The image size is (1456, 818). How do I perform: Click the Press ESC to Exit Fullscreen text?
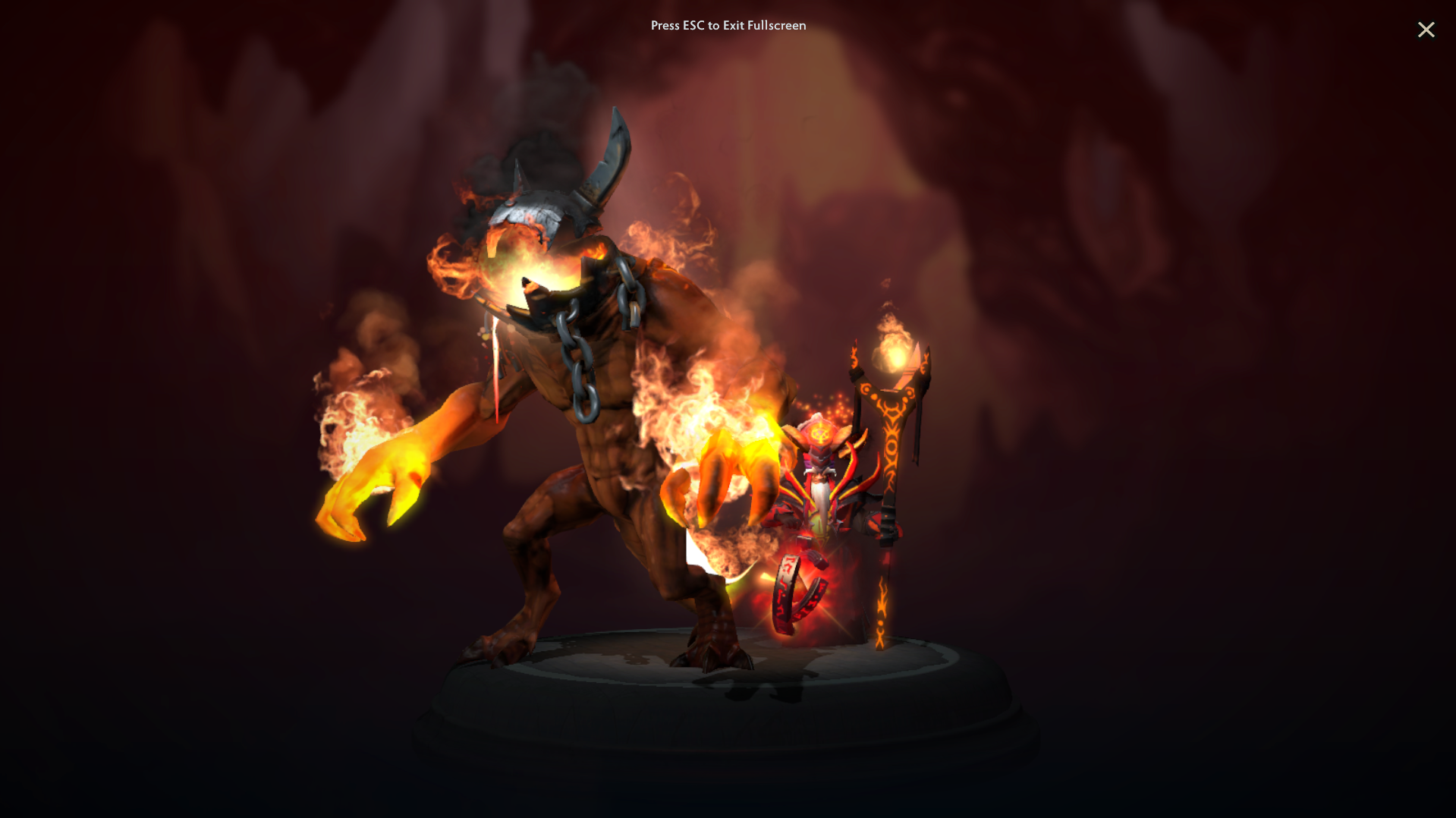[x=728, y=25]
